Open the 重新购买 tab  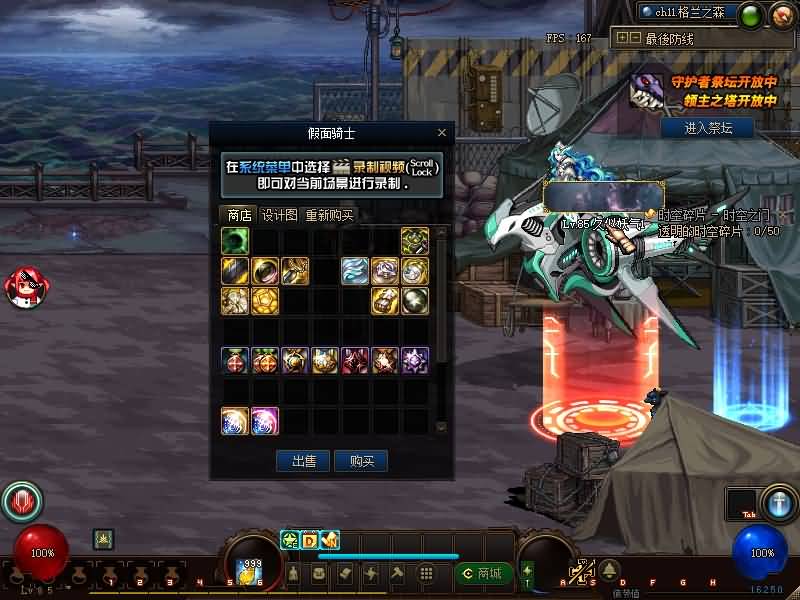pos(329,215)
